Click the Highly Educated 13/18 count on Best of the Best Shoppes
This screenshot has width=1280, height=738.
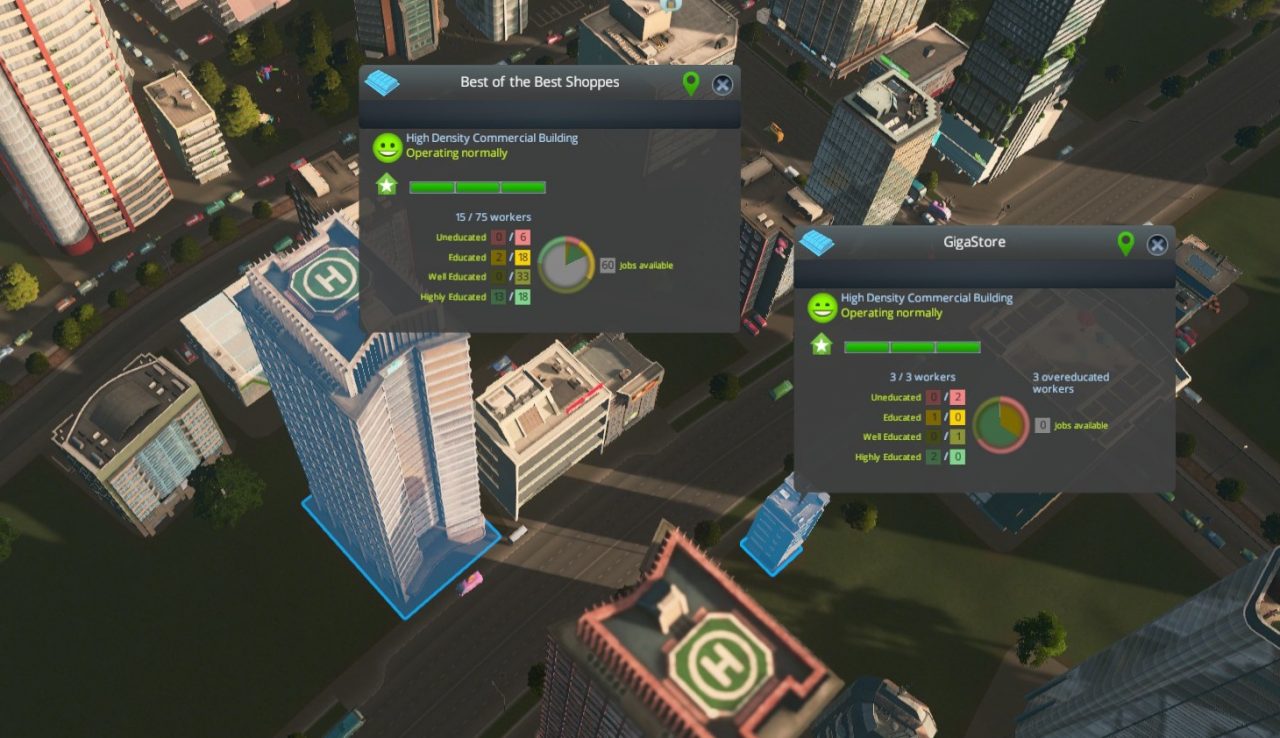510,296
